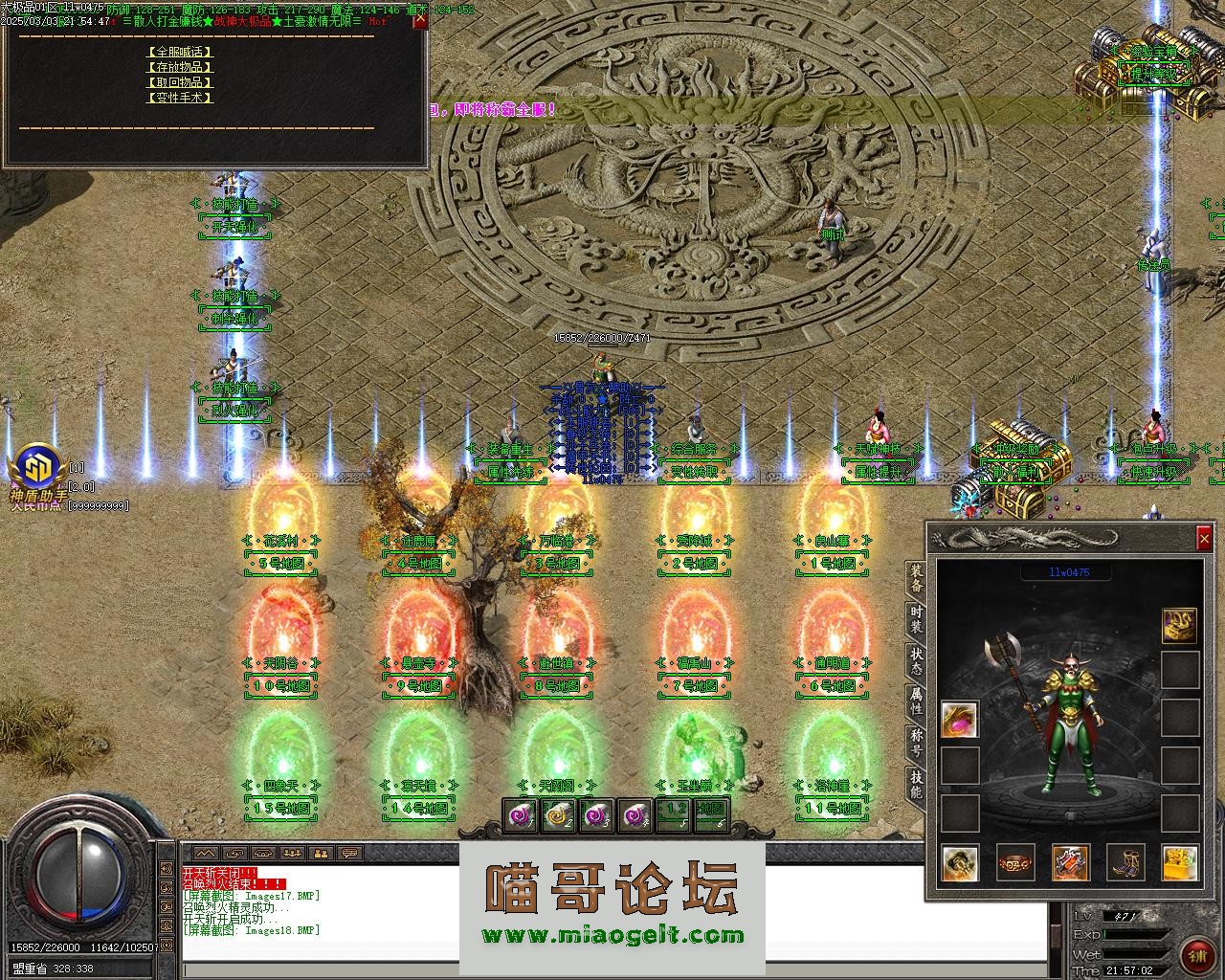The image size is (1225, 980).
Task: Show the 属性 attributes tab
Action: (917, 702)
